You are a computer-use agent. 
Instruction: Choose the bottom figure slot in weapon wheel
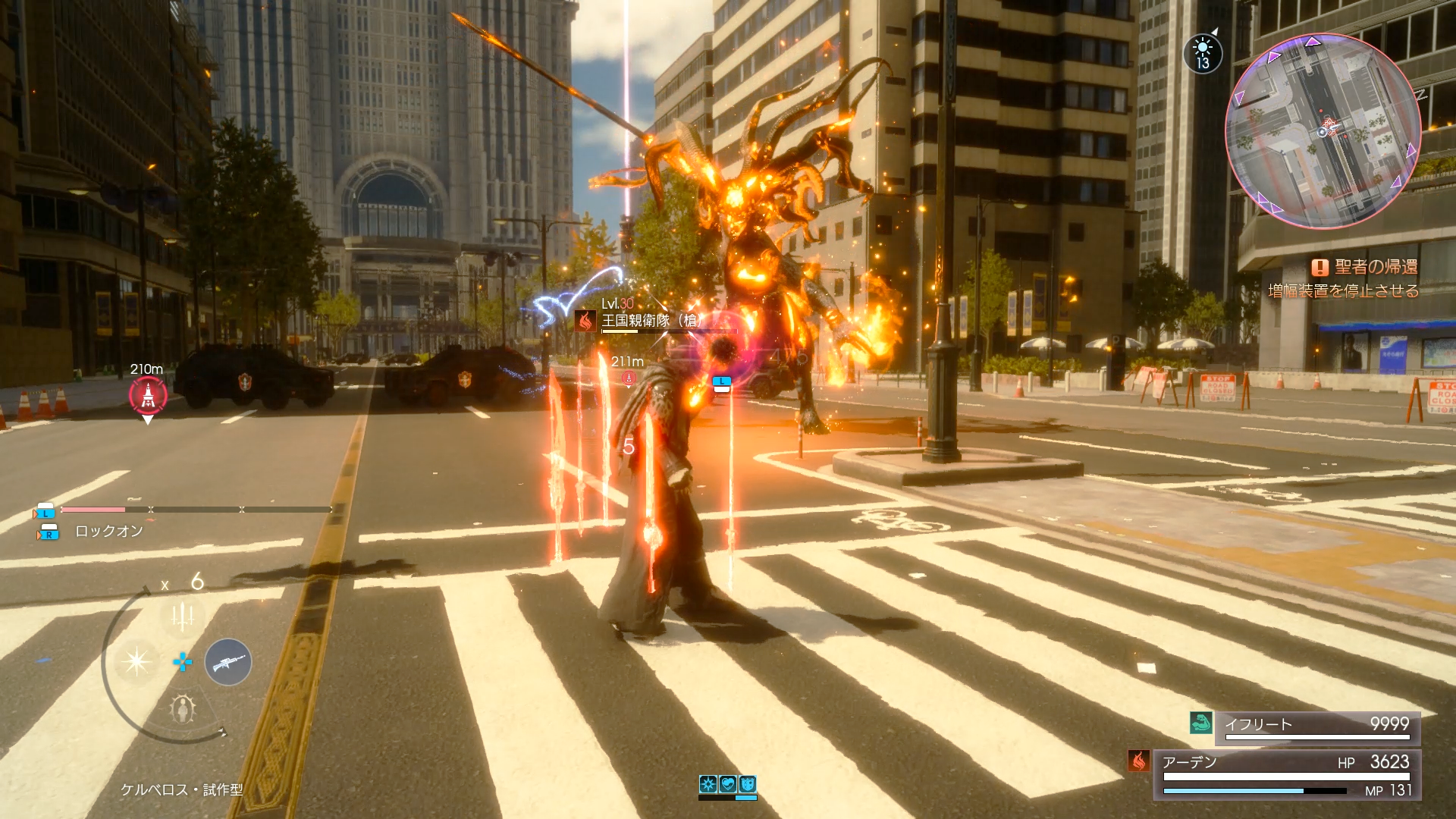pos(183,709)
